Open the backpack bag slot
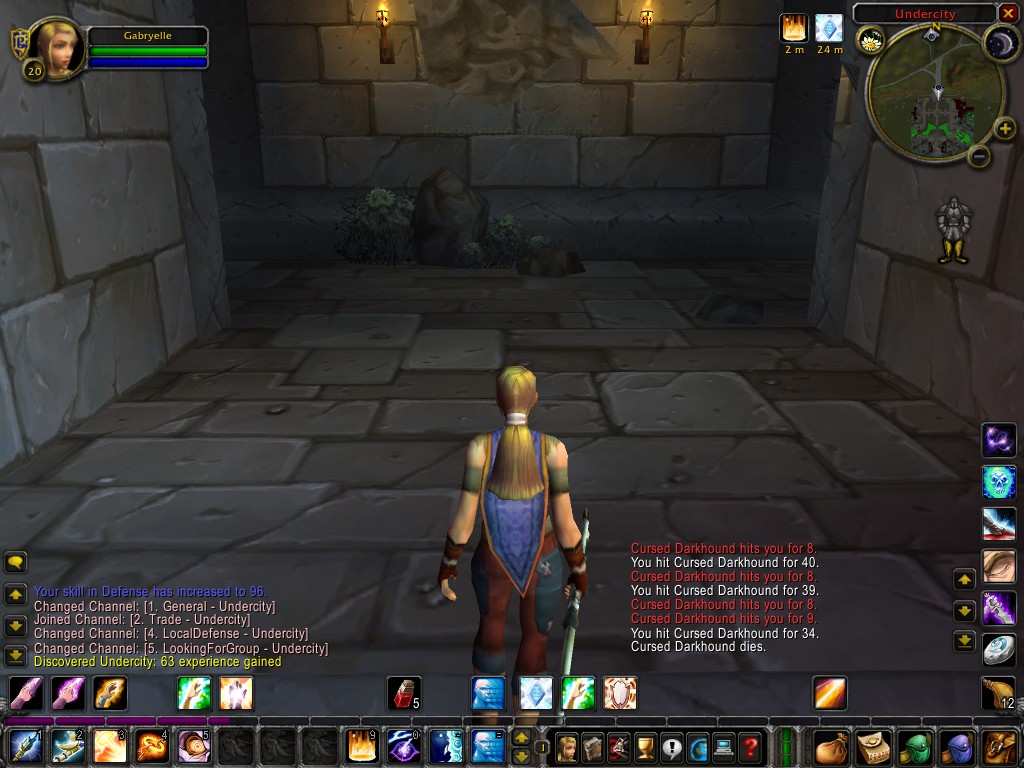Viewport: 1024px width, 768px height. [998, 746]
